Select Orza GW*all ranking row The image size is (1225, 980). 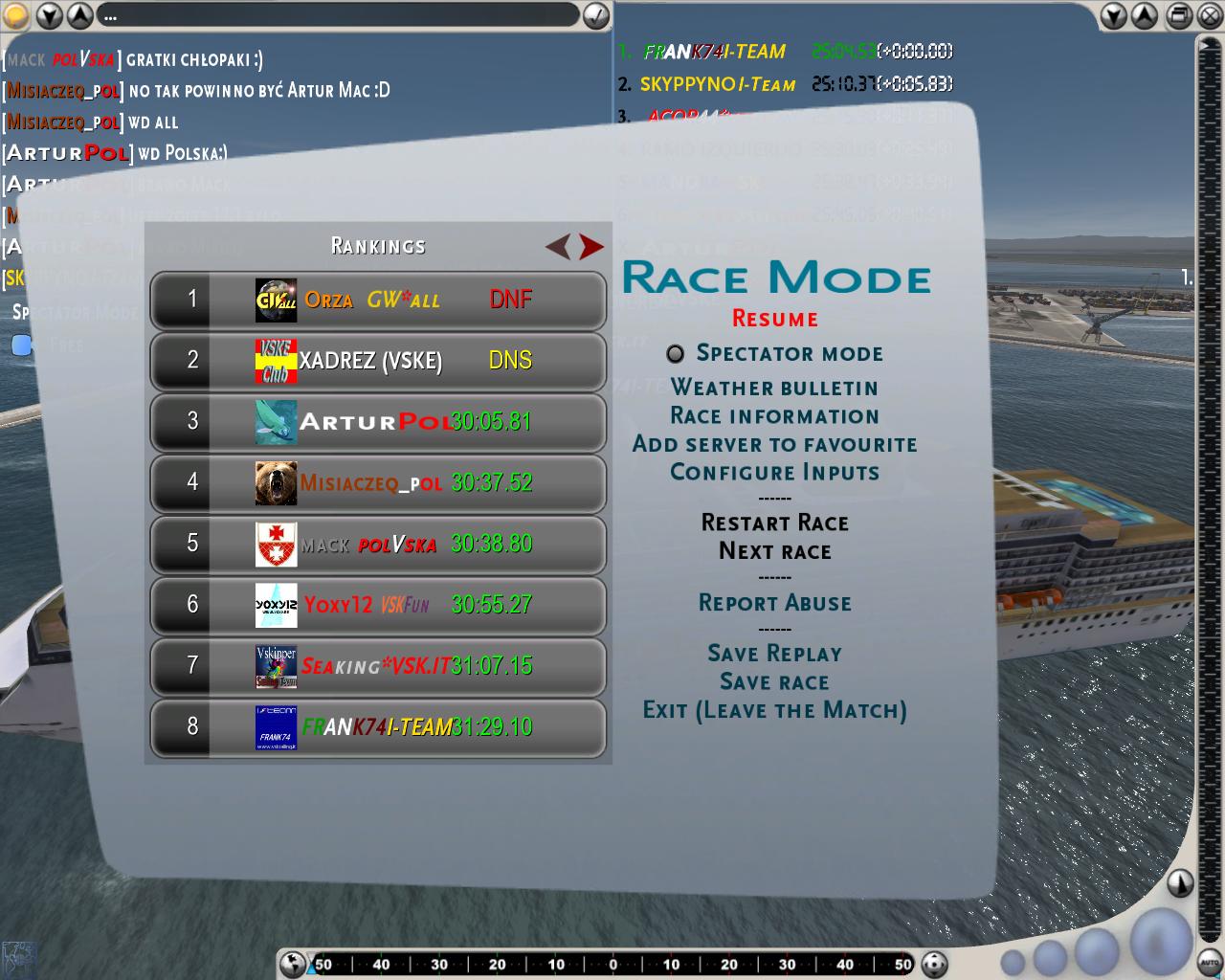pos(378,301)
